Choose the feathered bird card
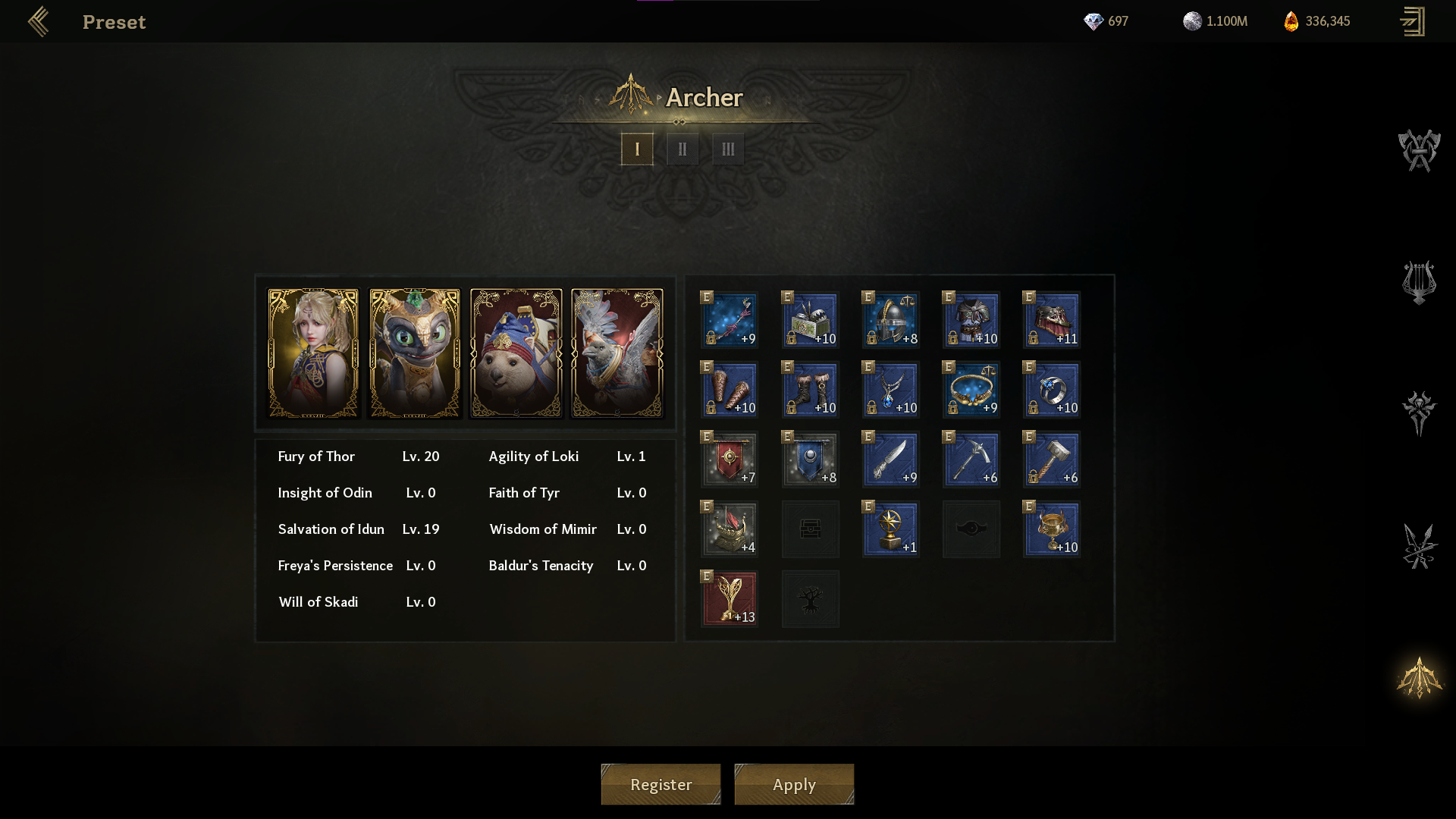 point(617,353)
